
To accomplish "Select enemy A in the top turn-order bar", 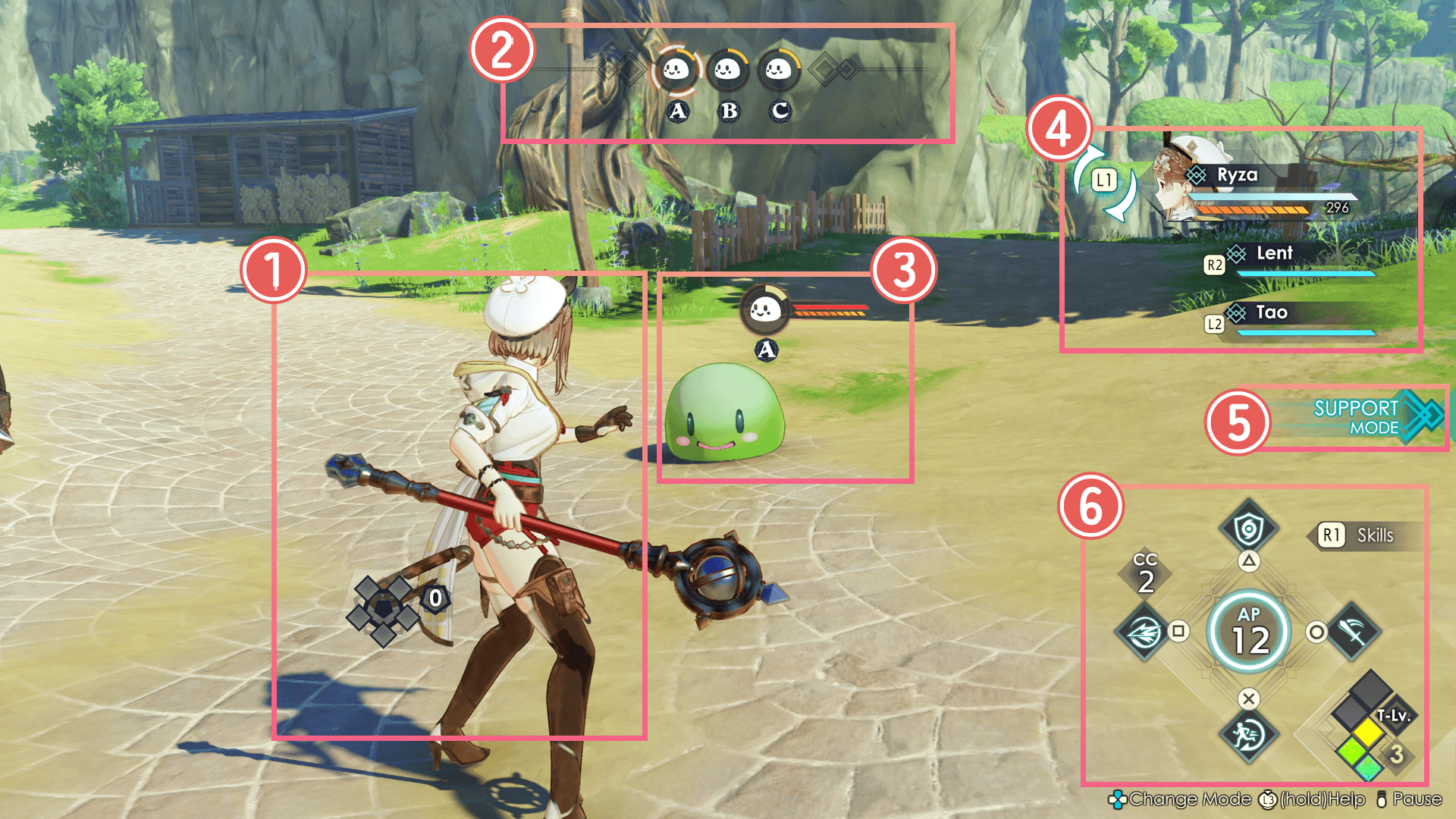I will pyautogui.click(x=676, y=71).
